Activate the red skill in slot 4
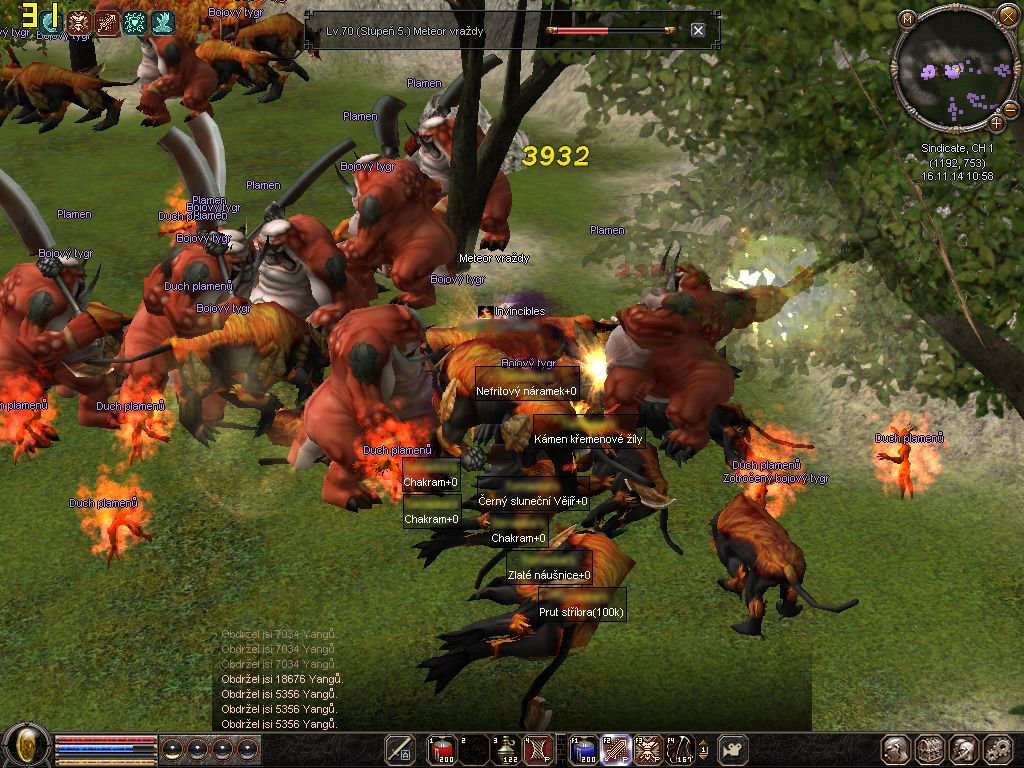This screenshot has width=1024, height=768. (x=538, y=749)
